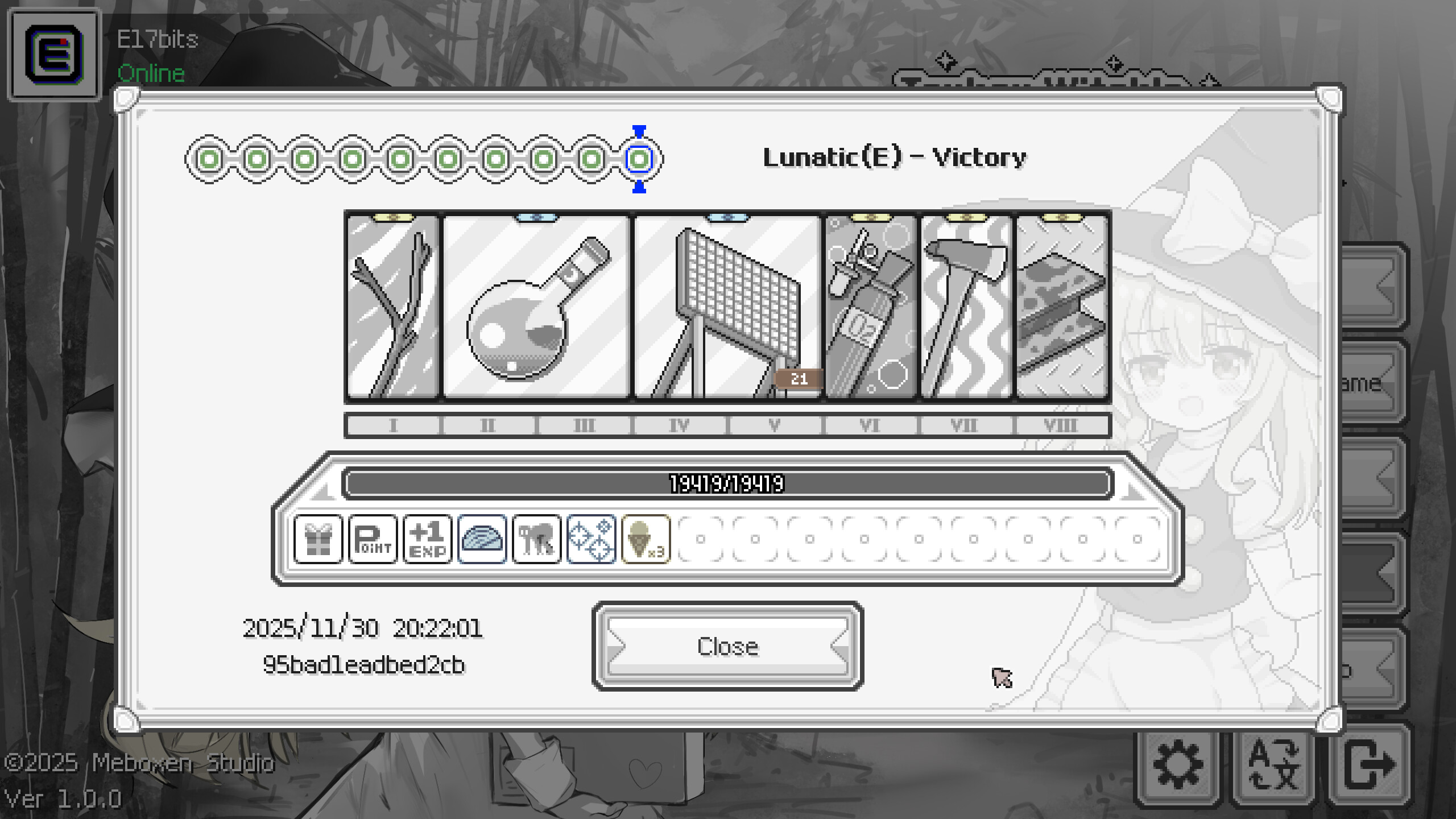
Task: Select the blue clam shell reward icon
Action: (481, 539)
